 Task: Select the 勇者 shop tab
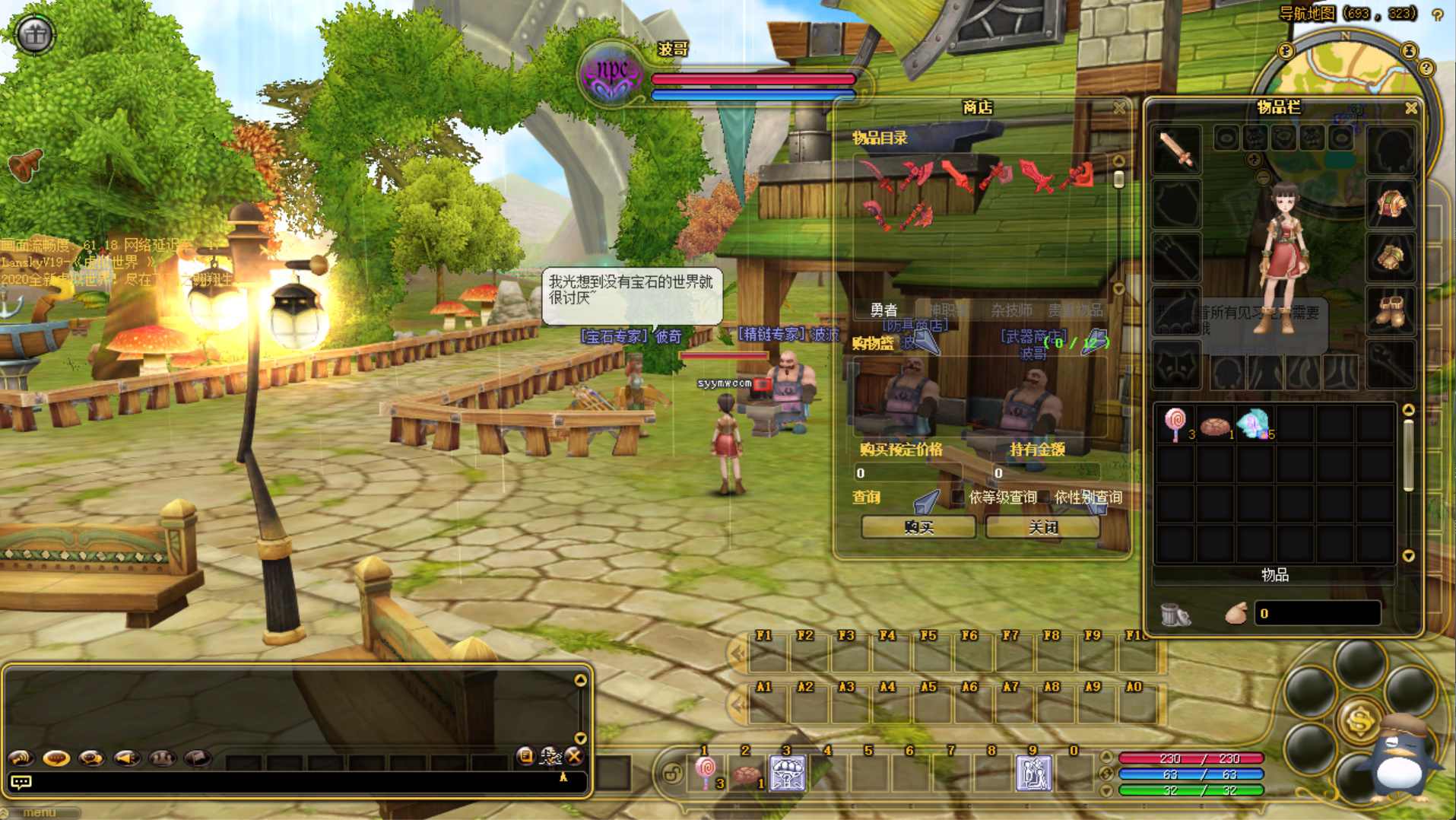tap(883, 310)
